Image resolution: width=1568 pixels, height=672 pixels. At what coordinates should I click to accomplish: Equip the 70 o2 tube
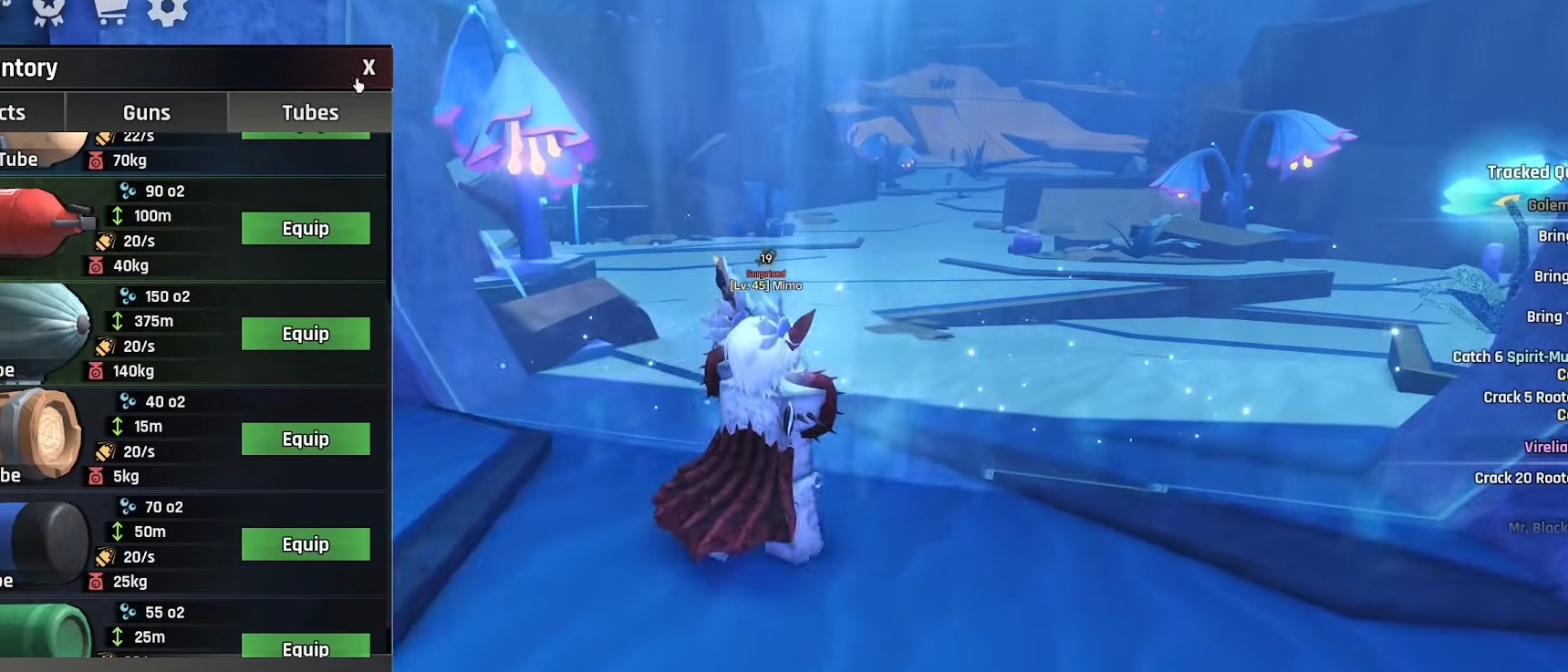[x=305, y=544]
